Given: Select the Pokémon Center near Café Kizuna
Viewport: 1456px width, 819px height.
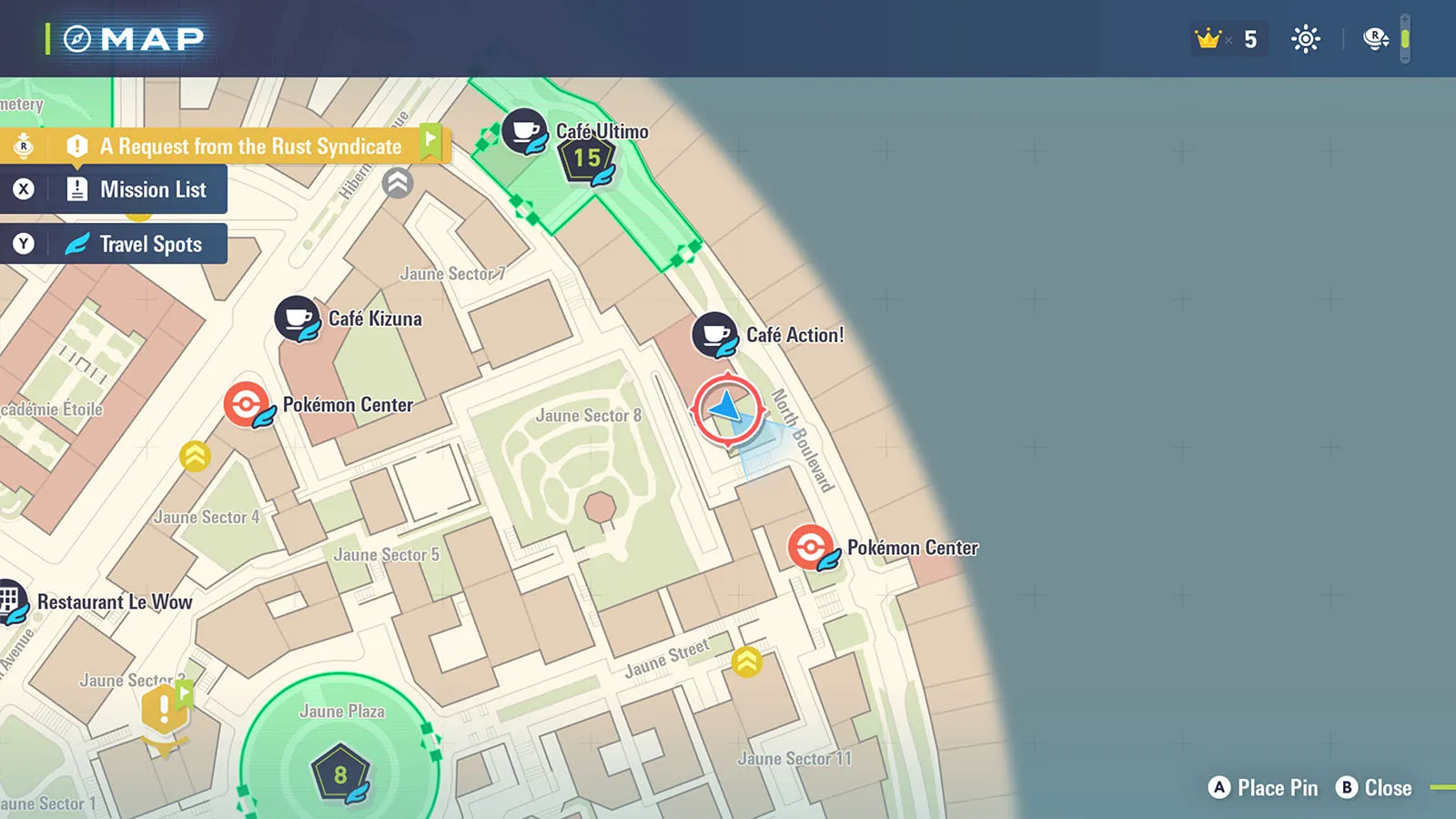Looking at the screenshot, I should pyautogui.click(x=247, y=404).
